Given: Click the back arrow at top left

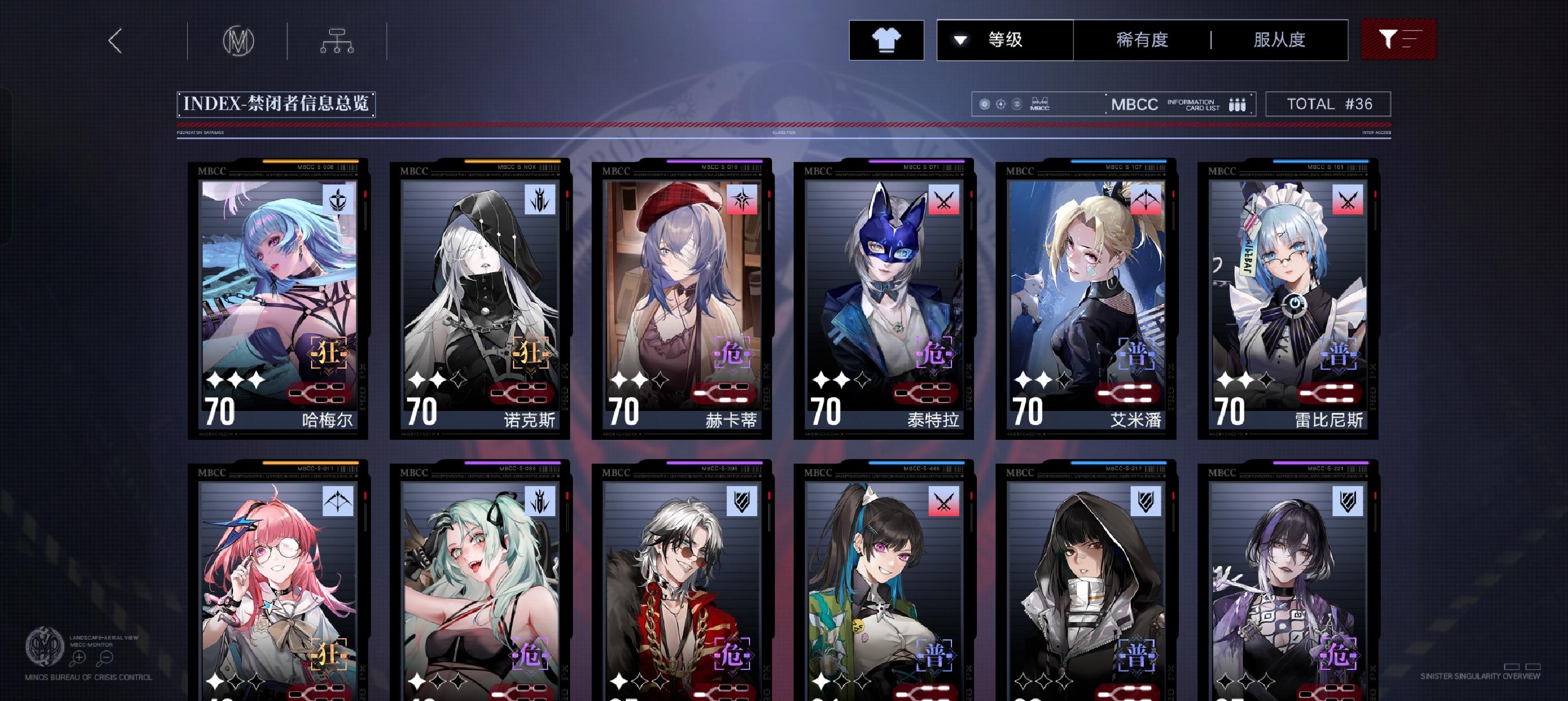Looking at the screenshot, I should point(115,41).
